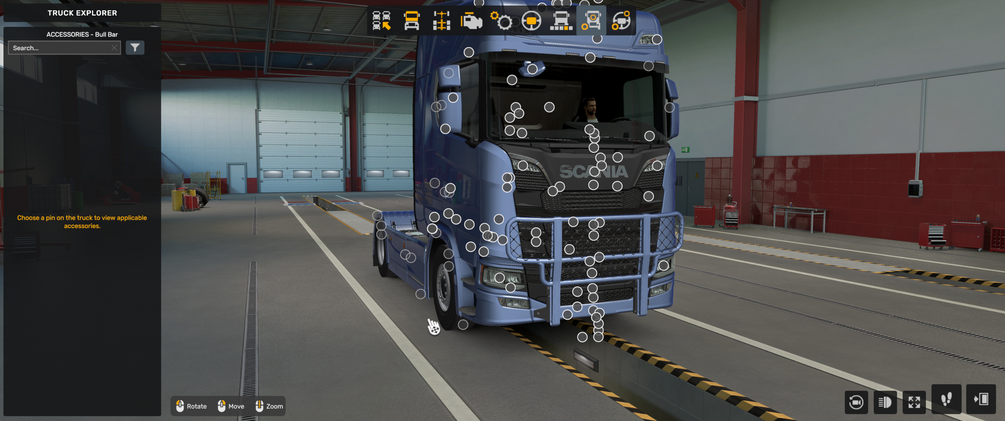This screenshot has width=1005, height=421.
Task: Choose the engine category icon
Action: pyautogui.click(x=471, y=21)
